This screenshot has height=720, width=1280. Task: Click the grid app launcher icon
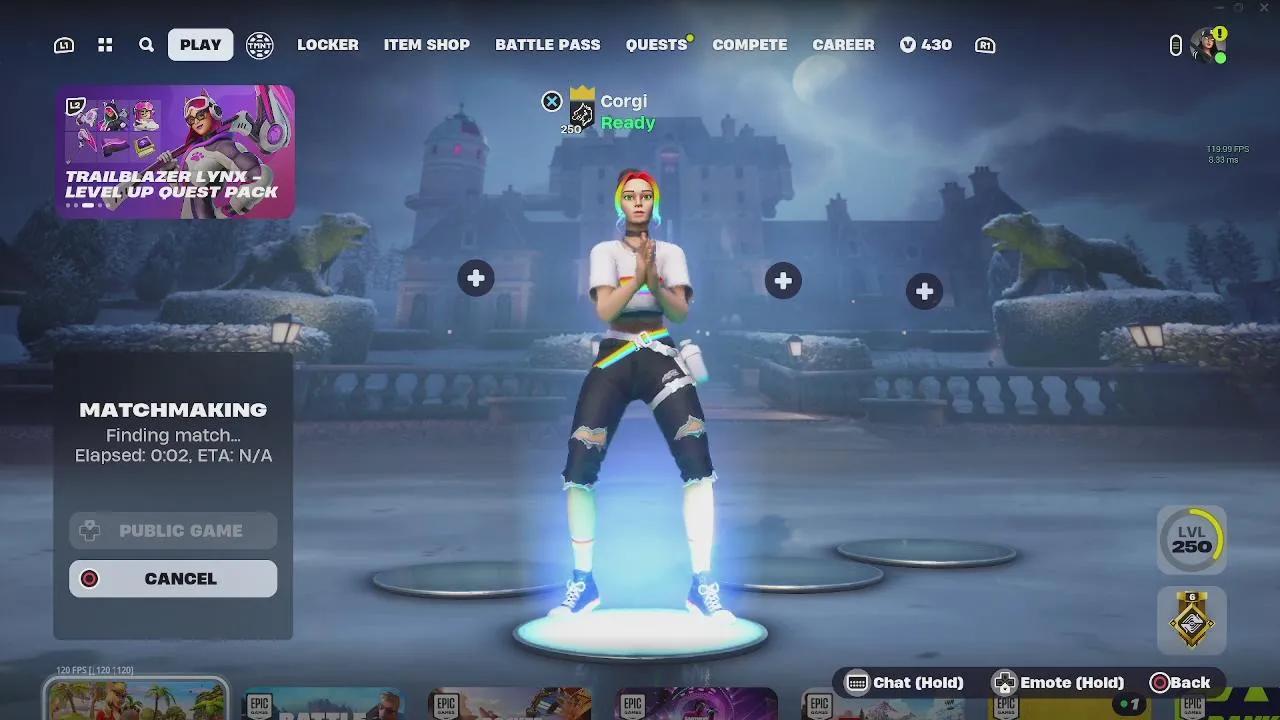tap(104, 44)
